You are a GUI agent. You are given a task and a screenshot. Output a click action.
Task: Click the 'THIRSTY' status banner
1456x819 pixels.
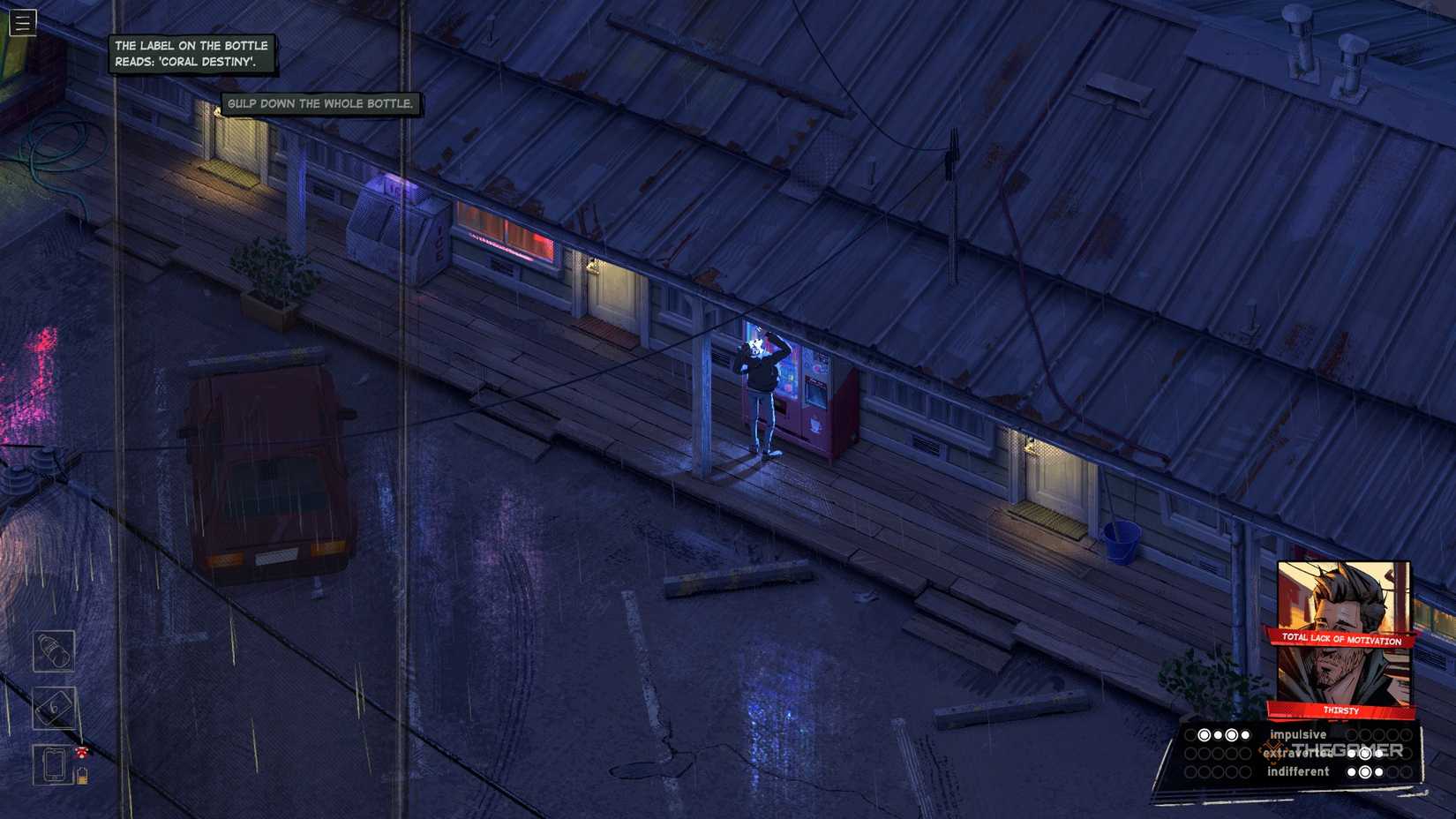[1340, 710]
